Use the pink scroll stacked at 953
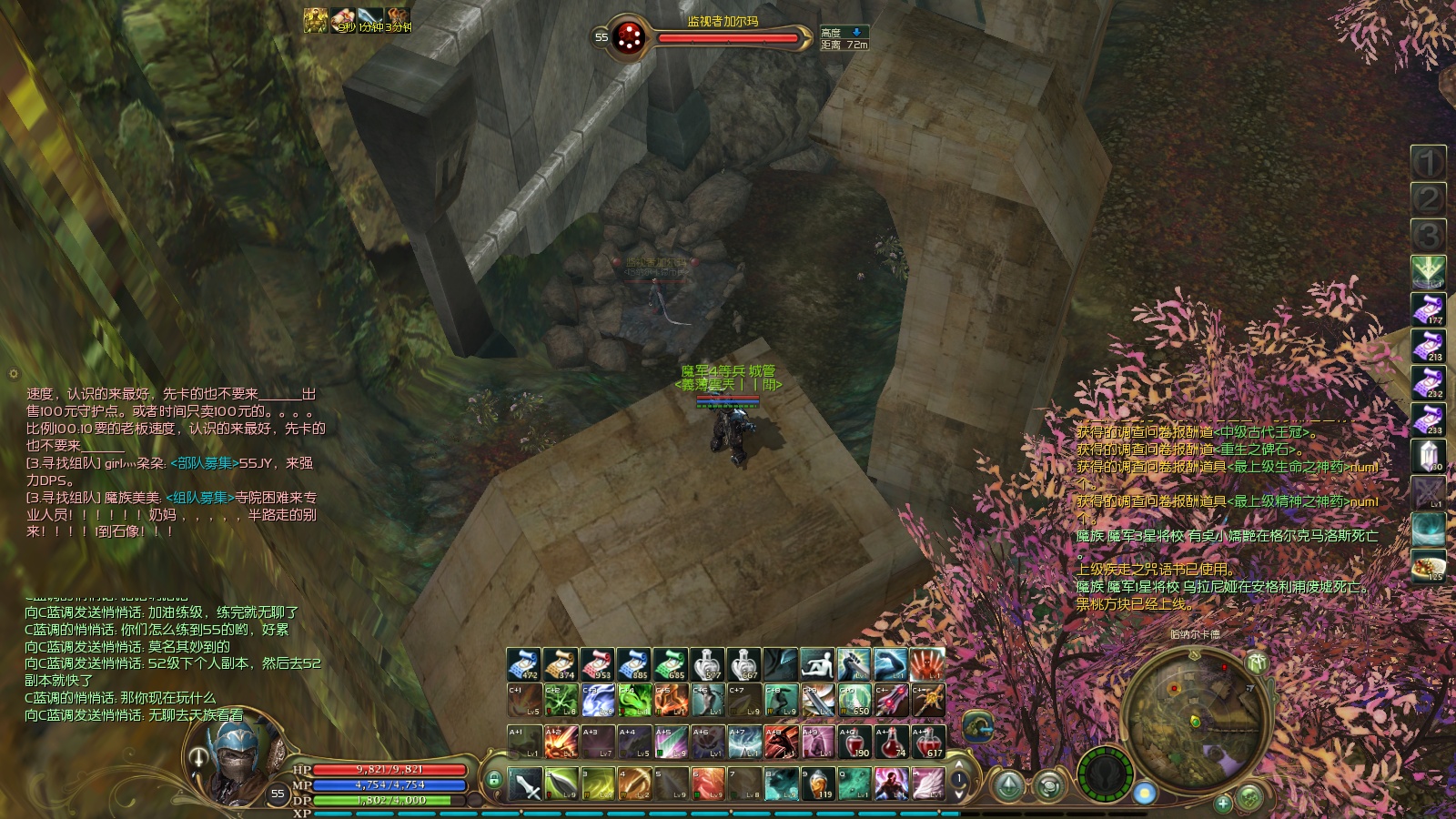Image resolution: width=1456 pixels, height=819 pixels. [597, 664]
